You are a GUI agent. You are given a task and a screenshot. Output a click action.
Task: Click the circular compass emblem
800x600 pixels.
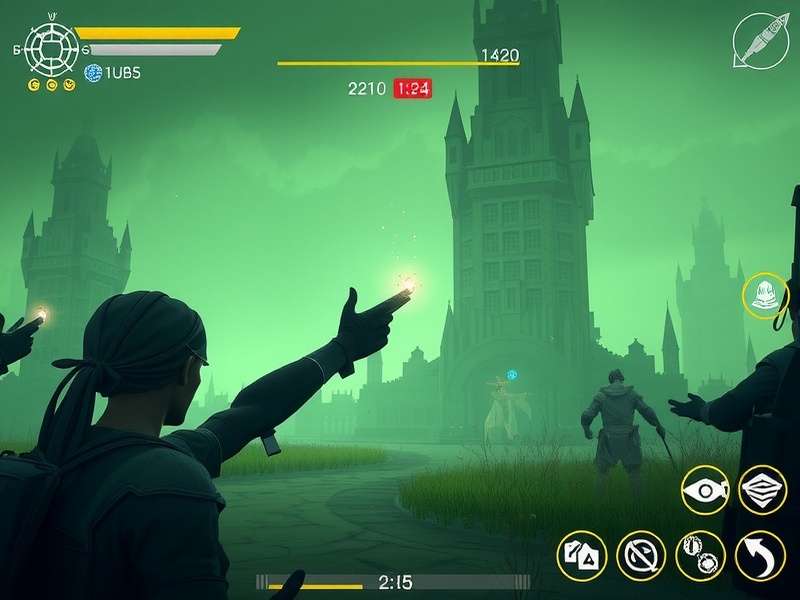(x=47, y=46)
